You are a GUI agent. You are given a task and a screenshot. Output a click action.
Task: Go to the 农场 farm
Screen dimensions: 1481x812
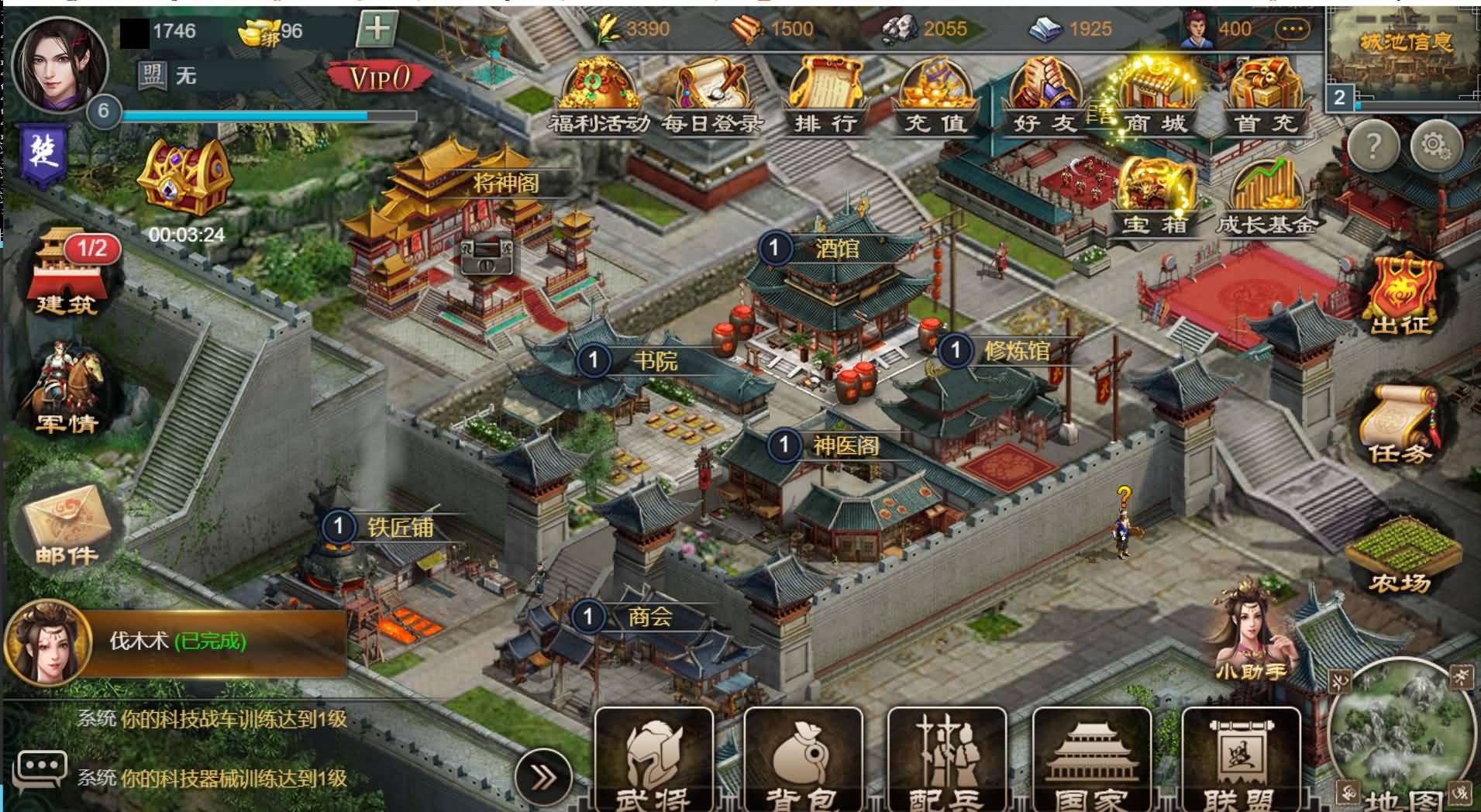pos(1400,555)
